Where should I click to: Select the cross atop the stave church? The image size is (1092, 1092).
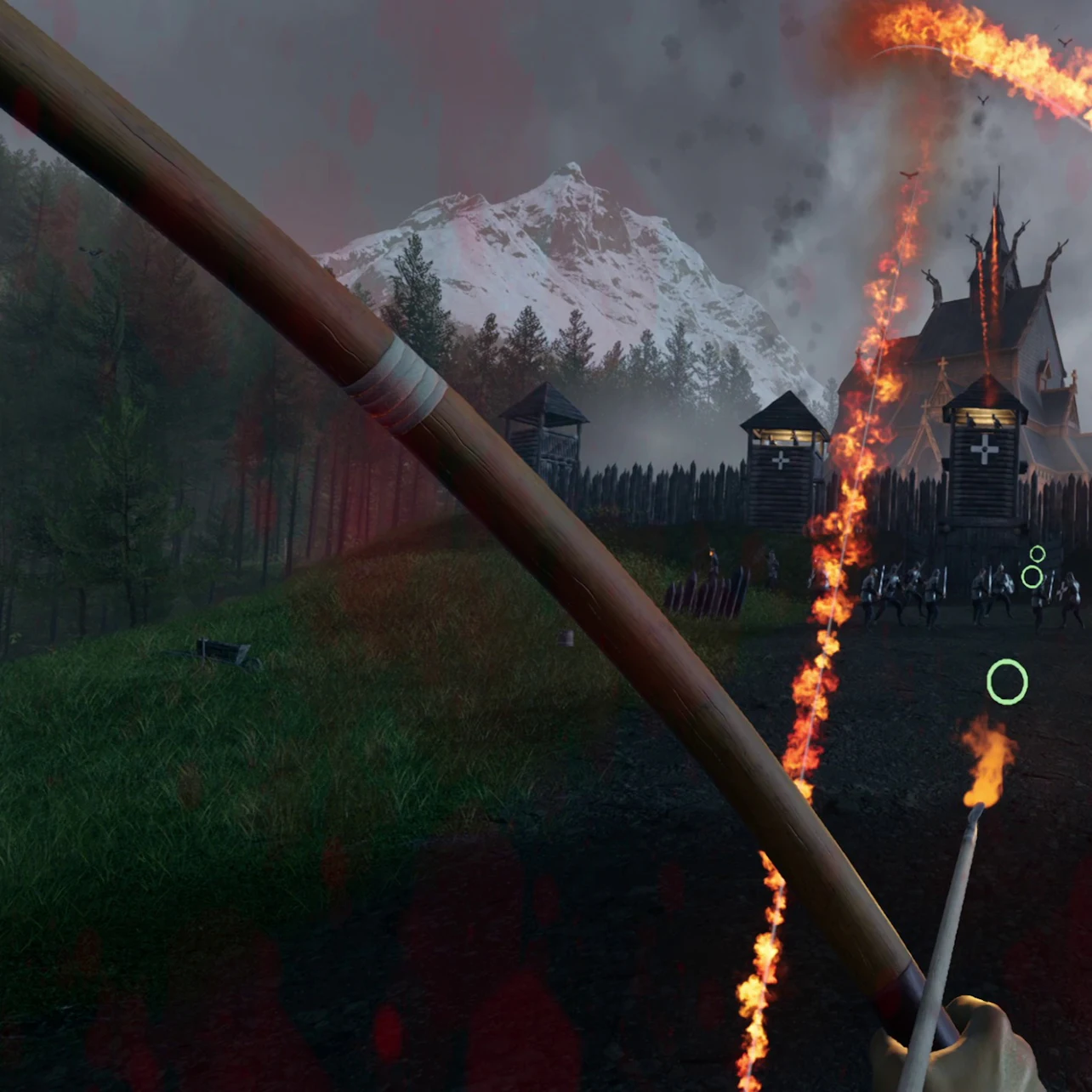[942, 364]
